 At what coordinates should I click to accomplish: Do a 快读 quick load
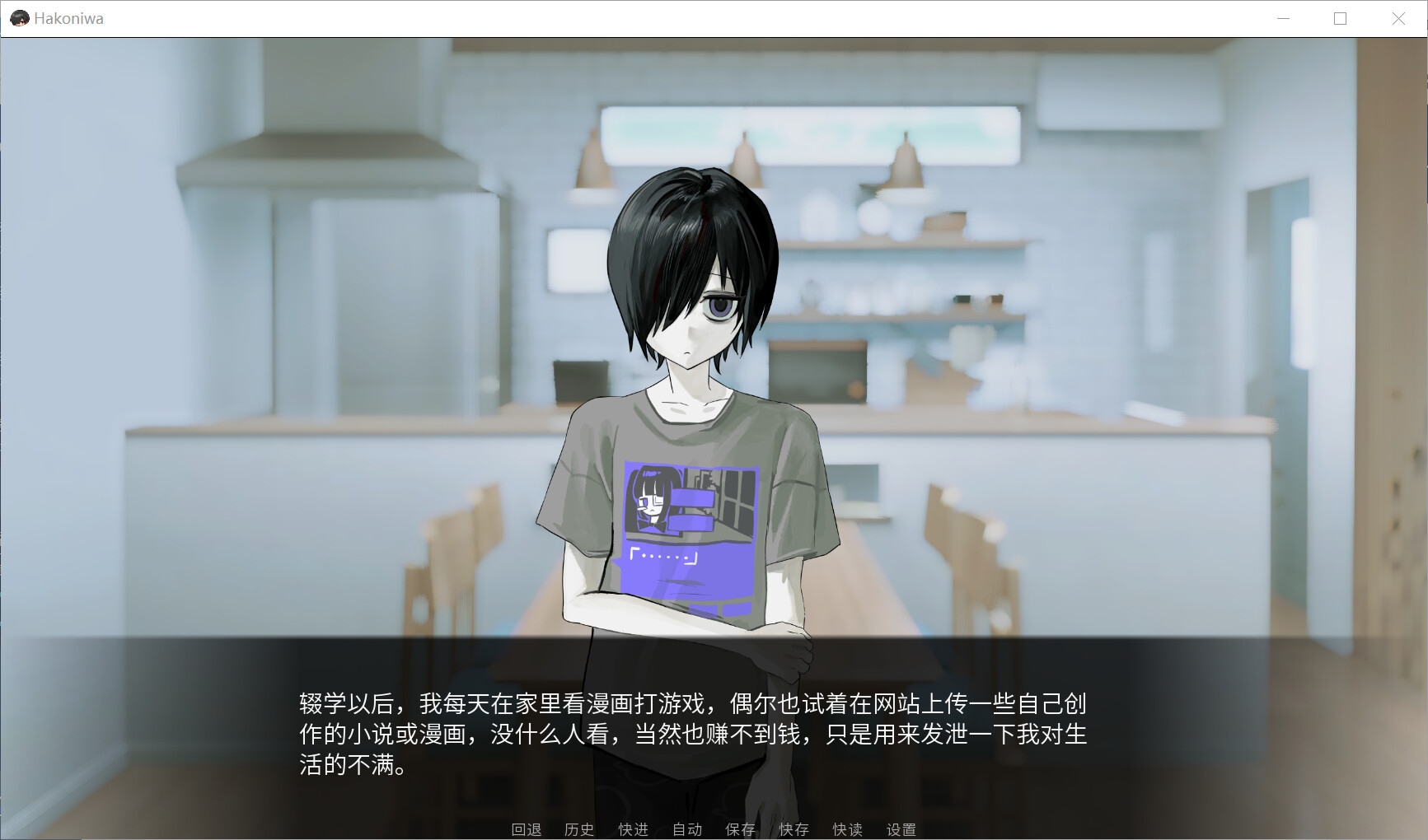tap(847, 829)
